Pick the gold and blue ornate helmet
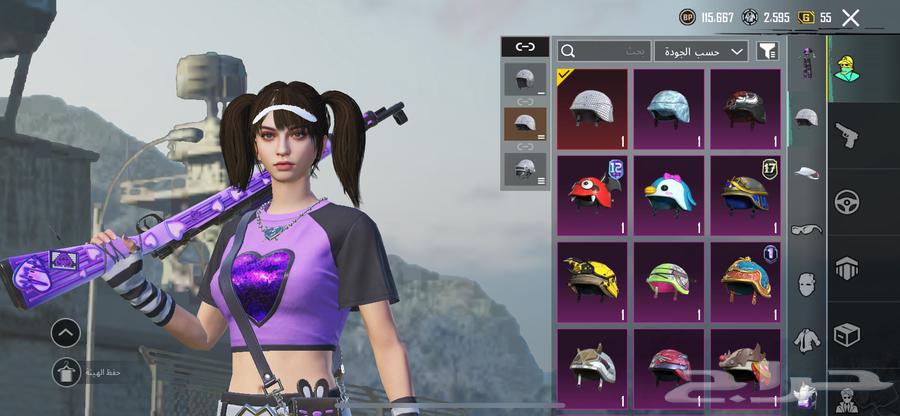The image size is (900, 416). [x=745, y=194]
